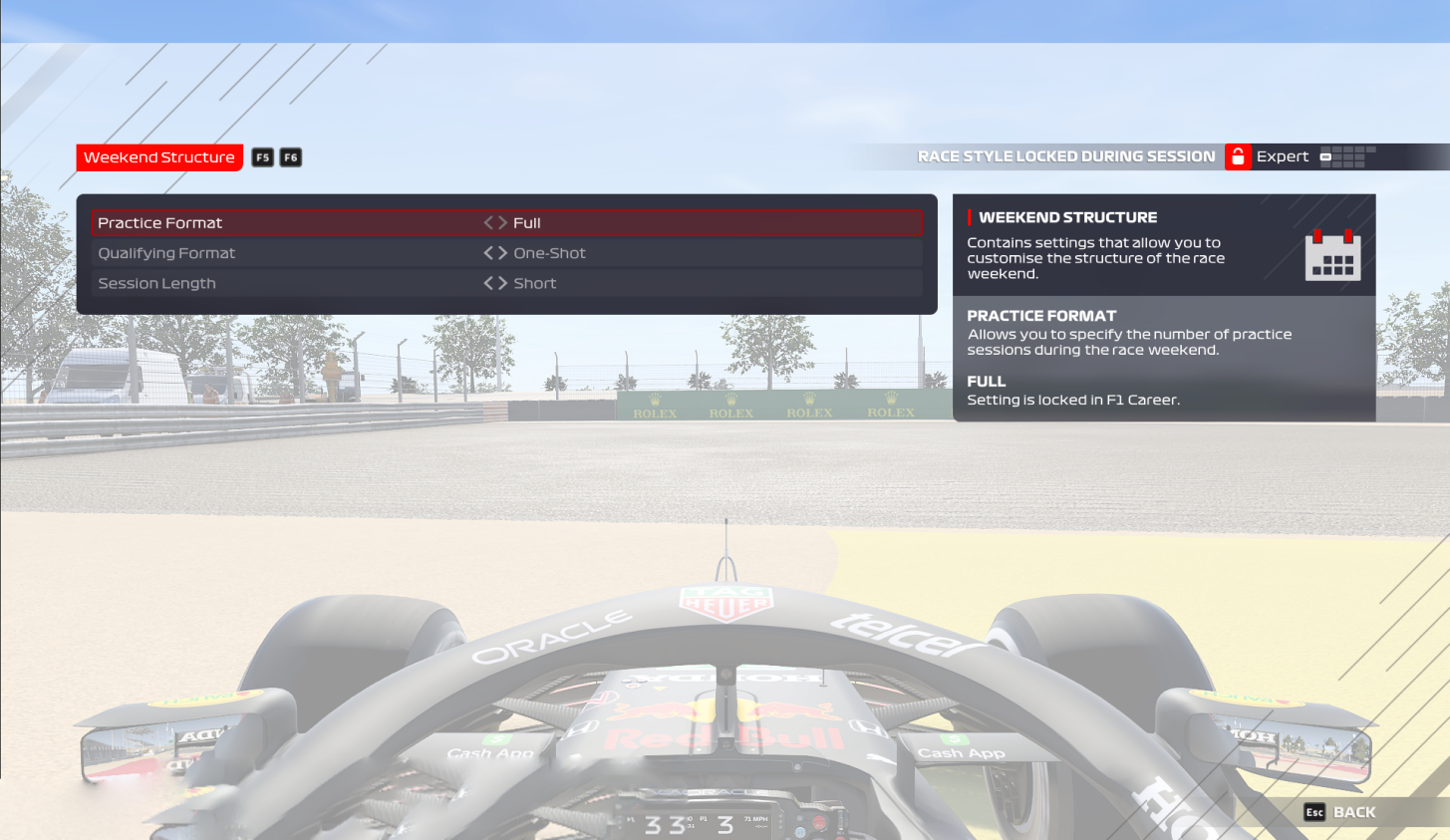The width and height of the screenshot is (1450, 840).
Task: Click the red lock icon near Expert
Action: click(1238, 156)
